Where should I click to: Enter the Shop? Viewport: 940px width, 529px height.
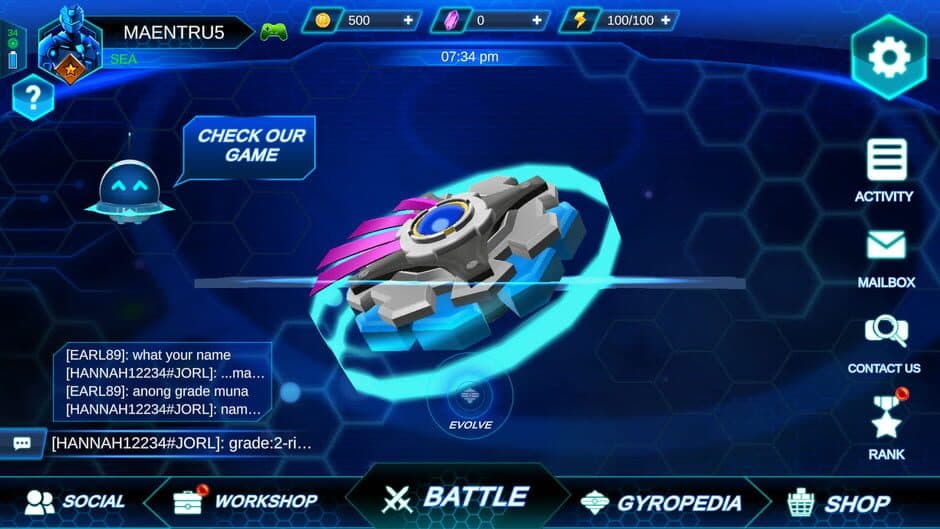point(839,502)
